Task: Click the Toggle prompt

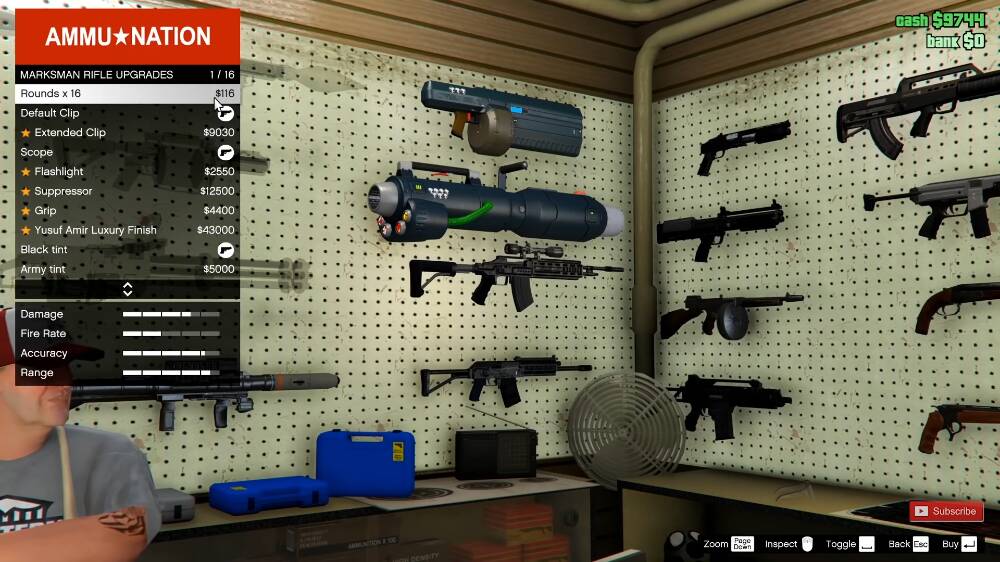Action: tap(850, 544)
